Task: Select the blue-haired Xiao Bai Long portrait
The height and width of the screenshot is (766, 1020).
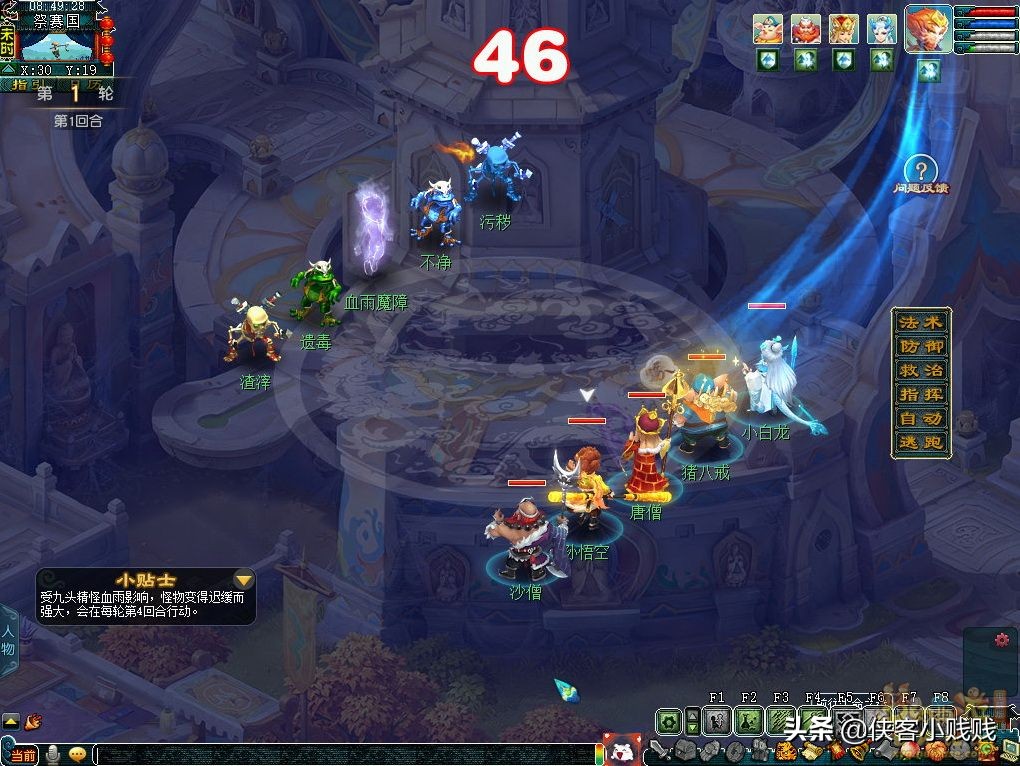Action: click(882, 29)
